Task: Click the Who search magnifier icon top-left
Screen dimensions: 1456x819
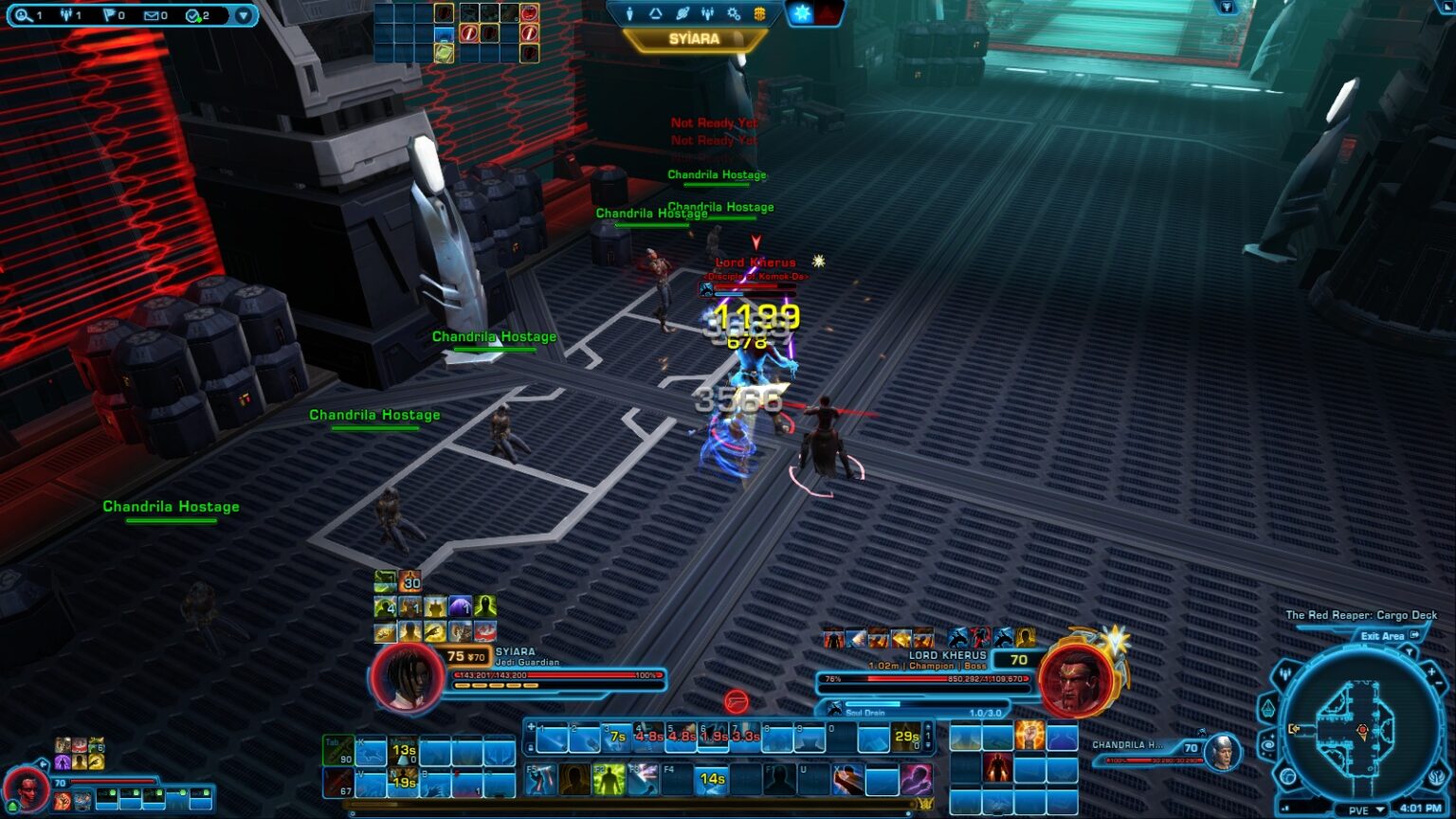Action: tap(23, 14)
